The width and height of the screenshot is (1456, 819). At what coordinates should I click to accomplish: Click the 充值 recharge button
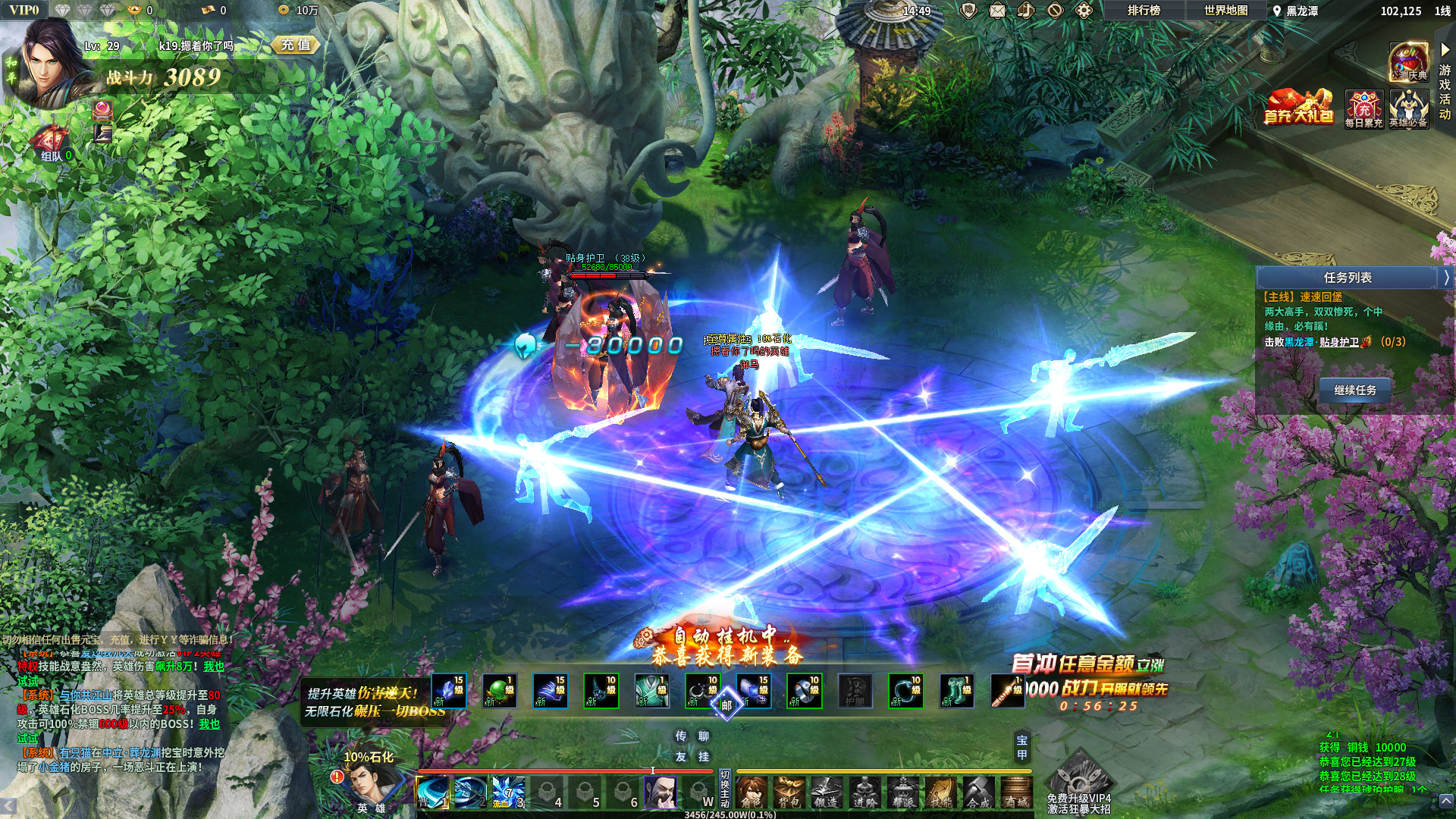tap(297, 45)
